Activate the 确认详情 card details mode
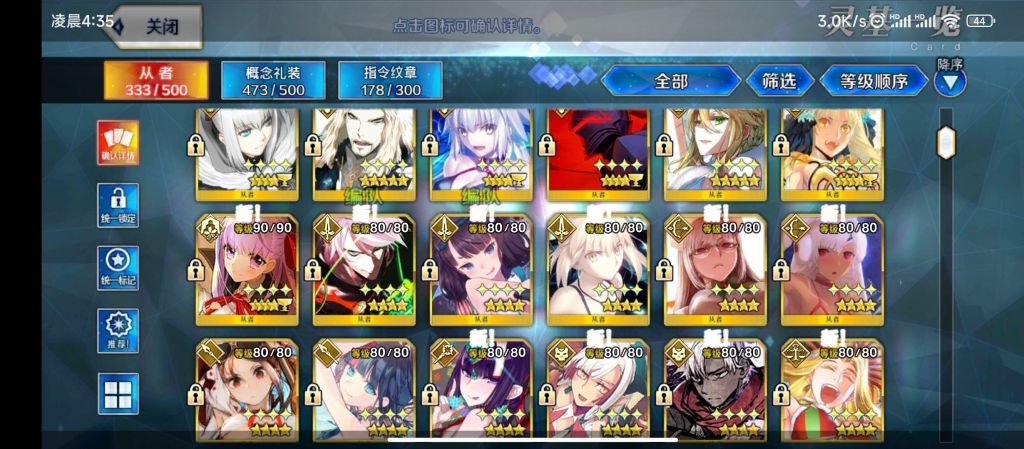The image size is (1024, 449). click(118, 142)
